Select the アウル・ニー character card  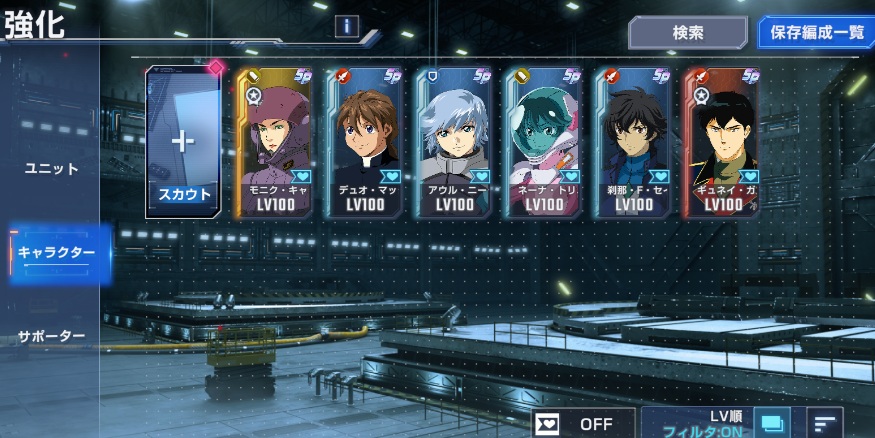(455, 140)
